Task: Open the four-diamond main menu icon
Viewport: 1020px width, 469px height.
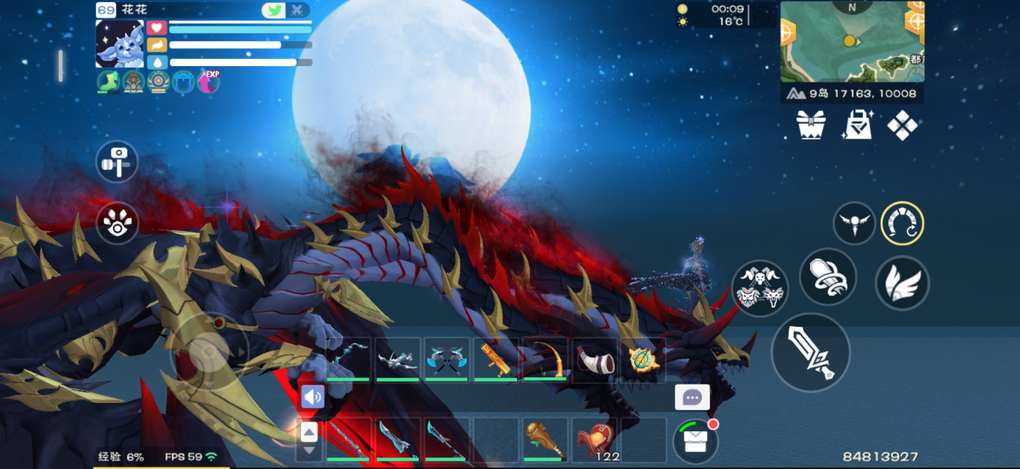Action: (903, 125)
